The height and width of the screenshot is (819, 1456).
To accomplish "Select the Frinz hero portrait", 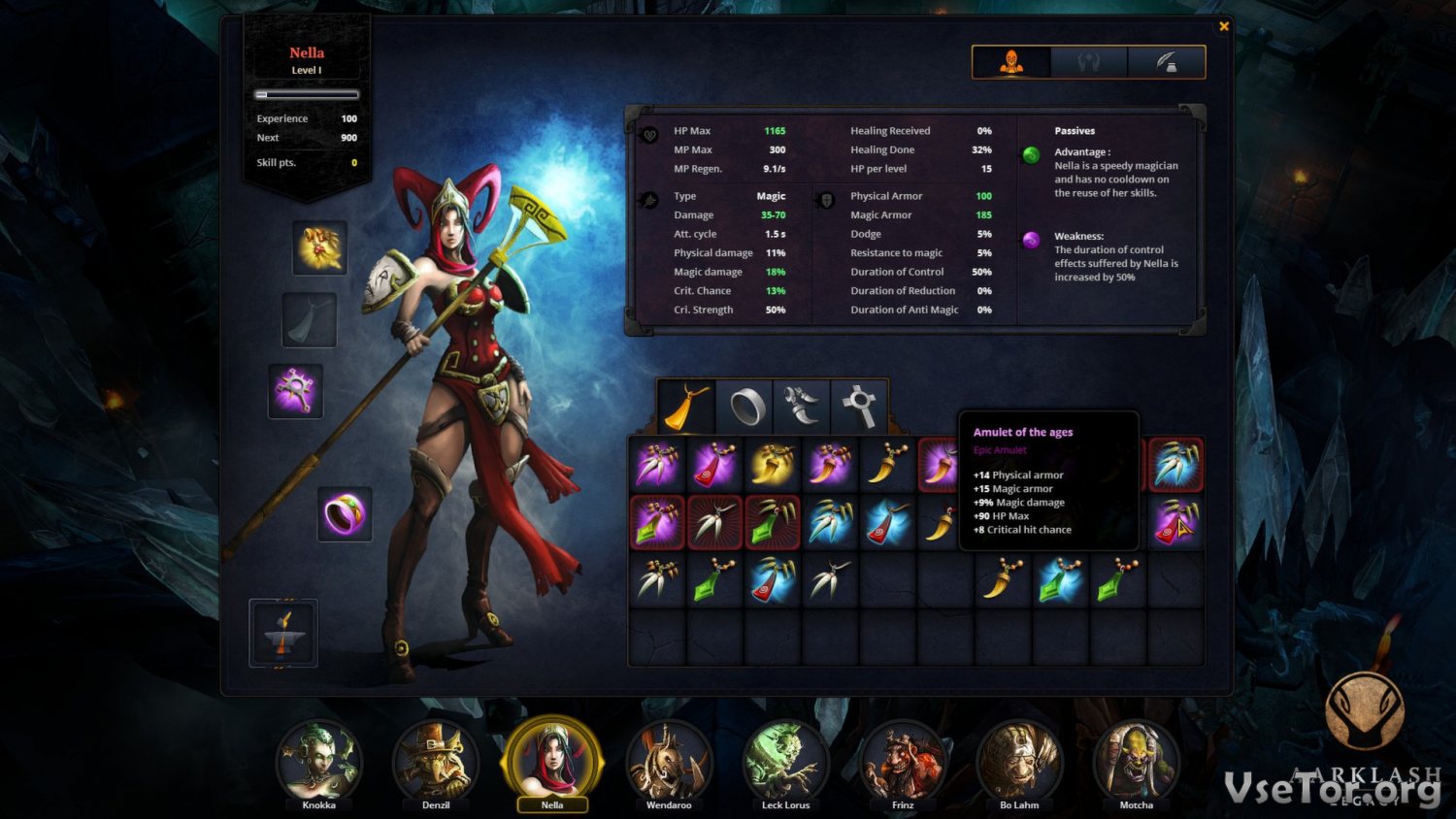I will click(903, 762).
